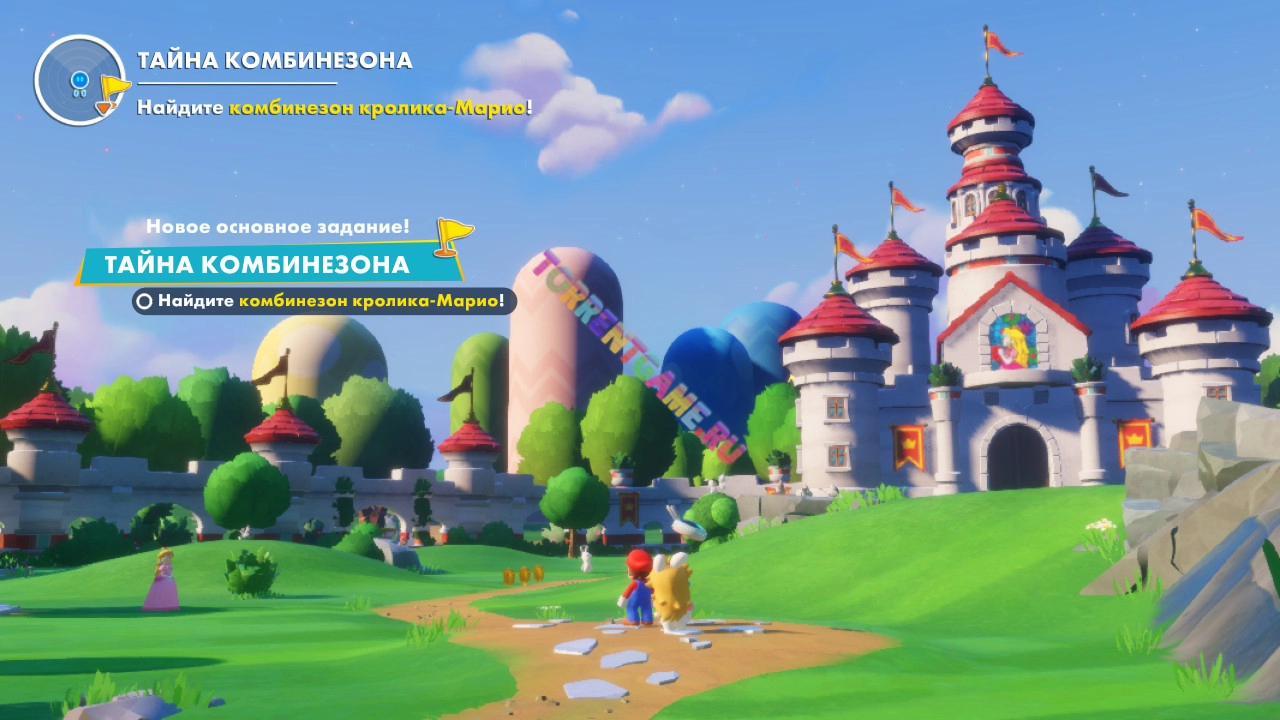Click the circular Beep-0 radar icon
Screen dimensions: 1280x720
pyautogui.click(x=80, y=80)
